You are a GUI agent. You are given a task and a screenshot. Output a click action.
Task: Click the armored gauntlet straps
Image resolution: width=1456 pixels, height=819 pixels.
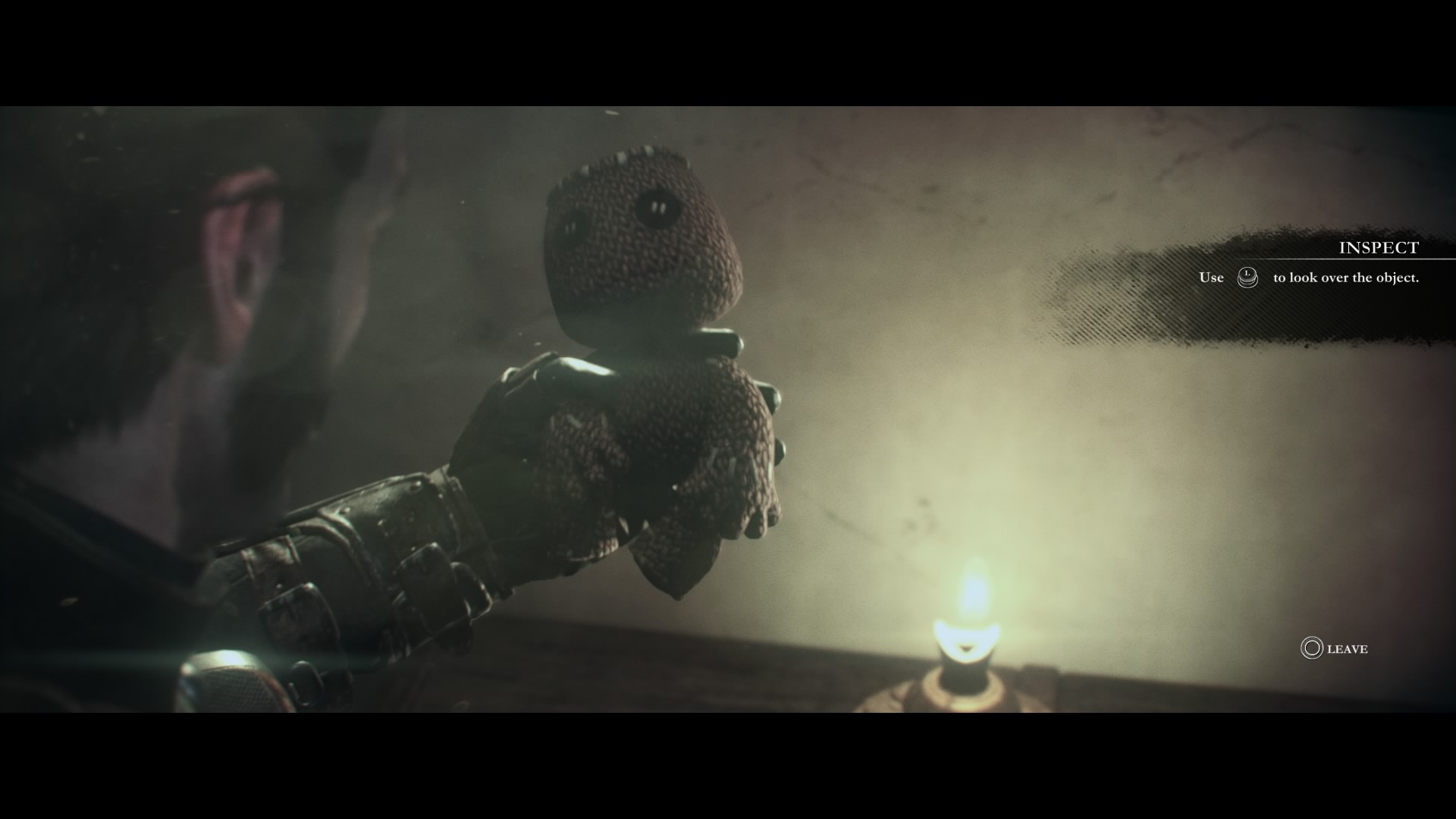(379, 576)
